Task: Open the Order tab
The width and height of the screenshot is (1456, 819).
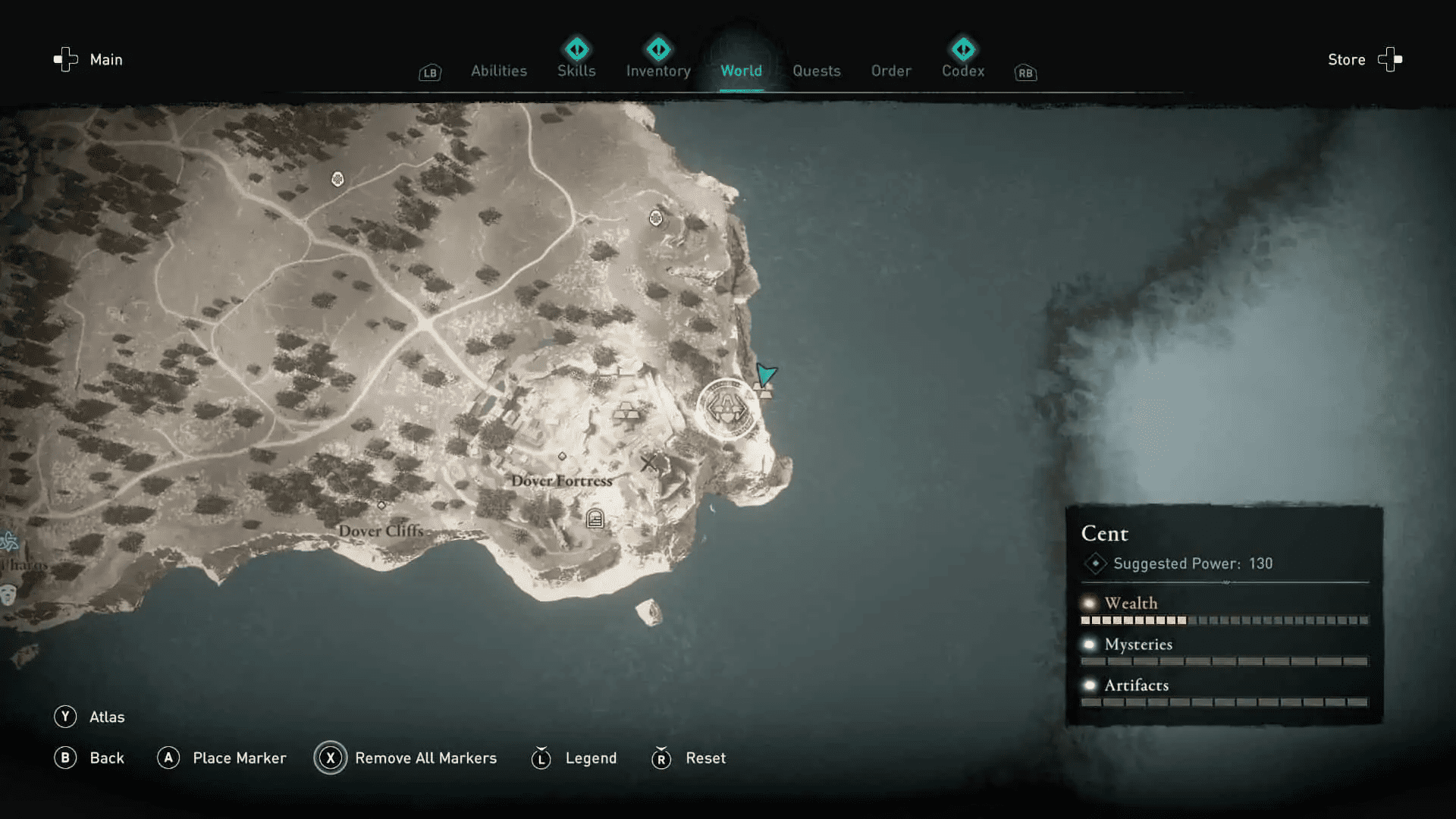Action: [x=891, y=71]
